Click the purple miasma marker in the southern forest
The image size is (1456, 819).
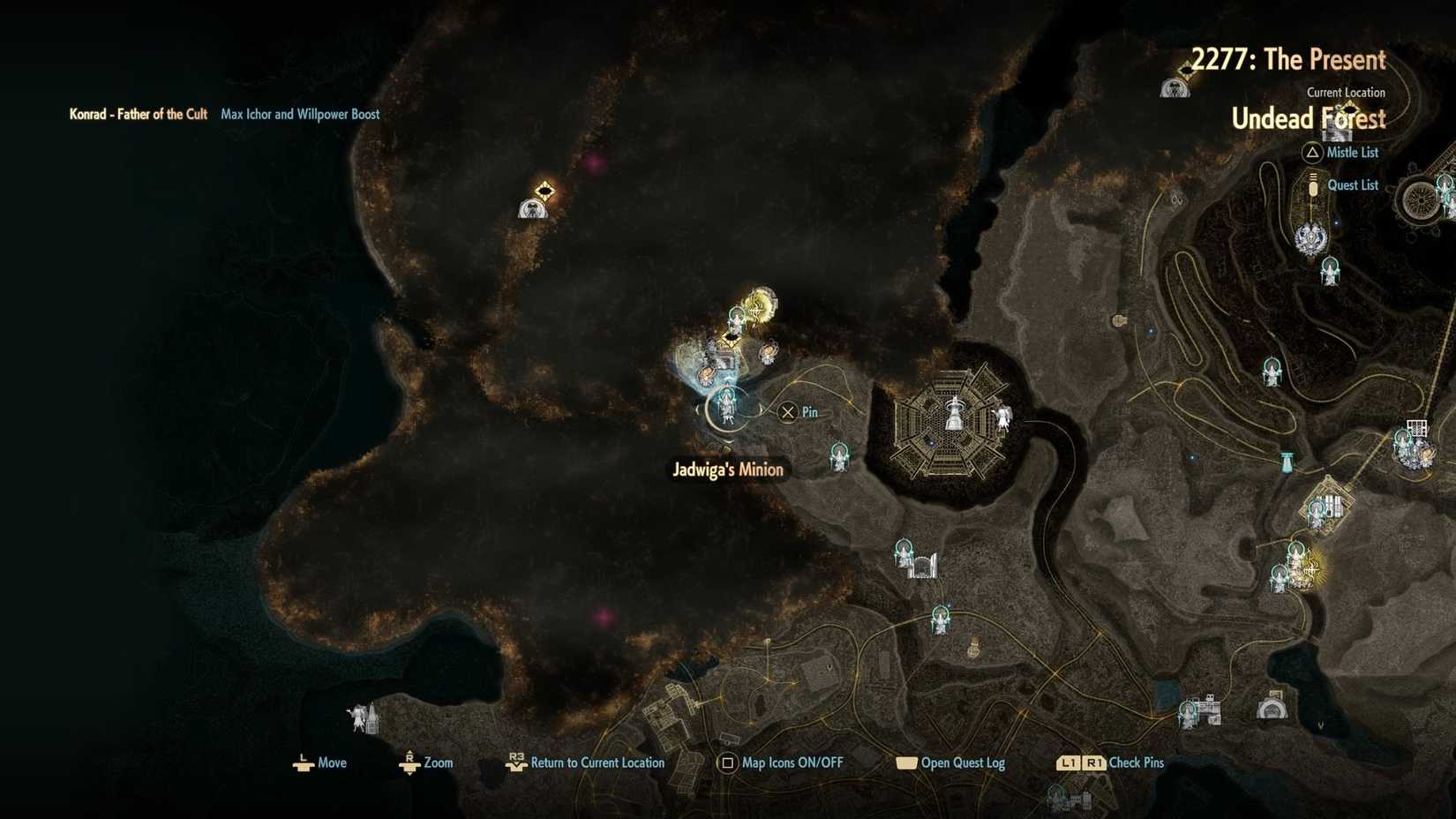604,620
